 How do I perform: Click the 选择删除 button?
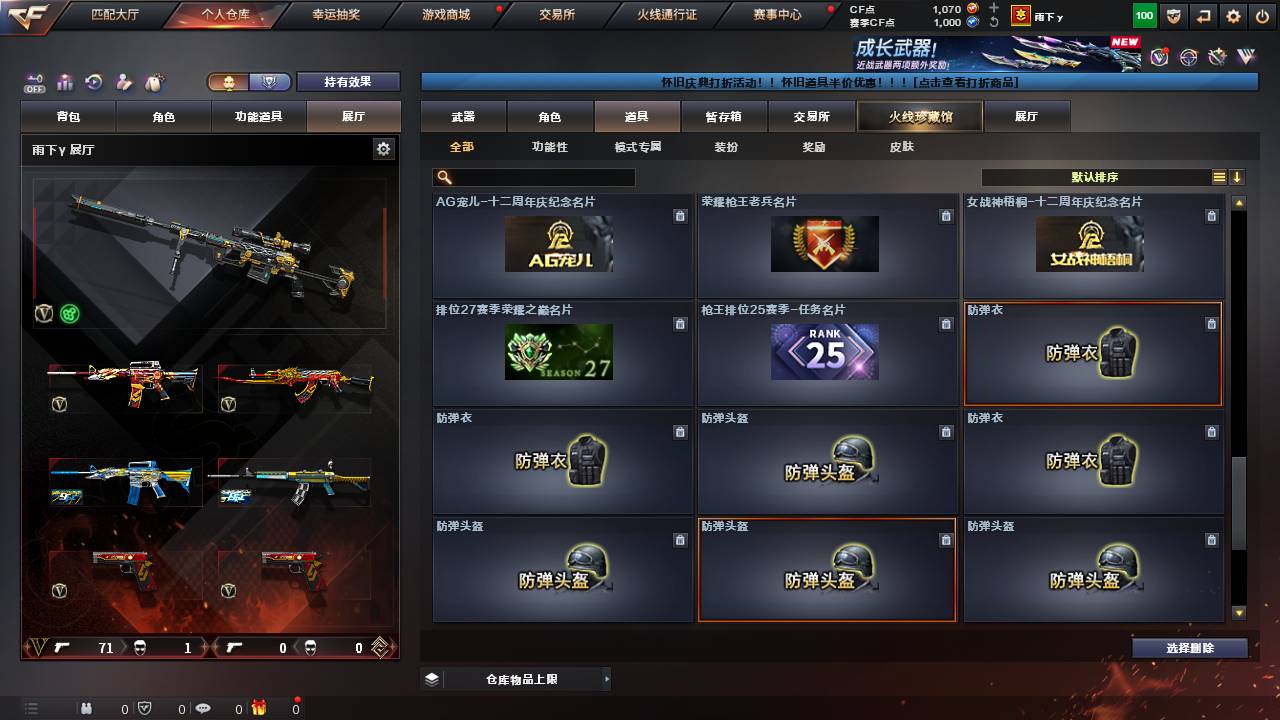1189,647
